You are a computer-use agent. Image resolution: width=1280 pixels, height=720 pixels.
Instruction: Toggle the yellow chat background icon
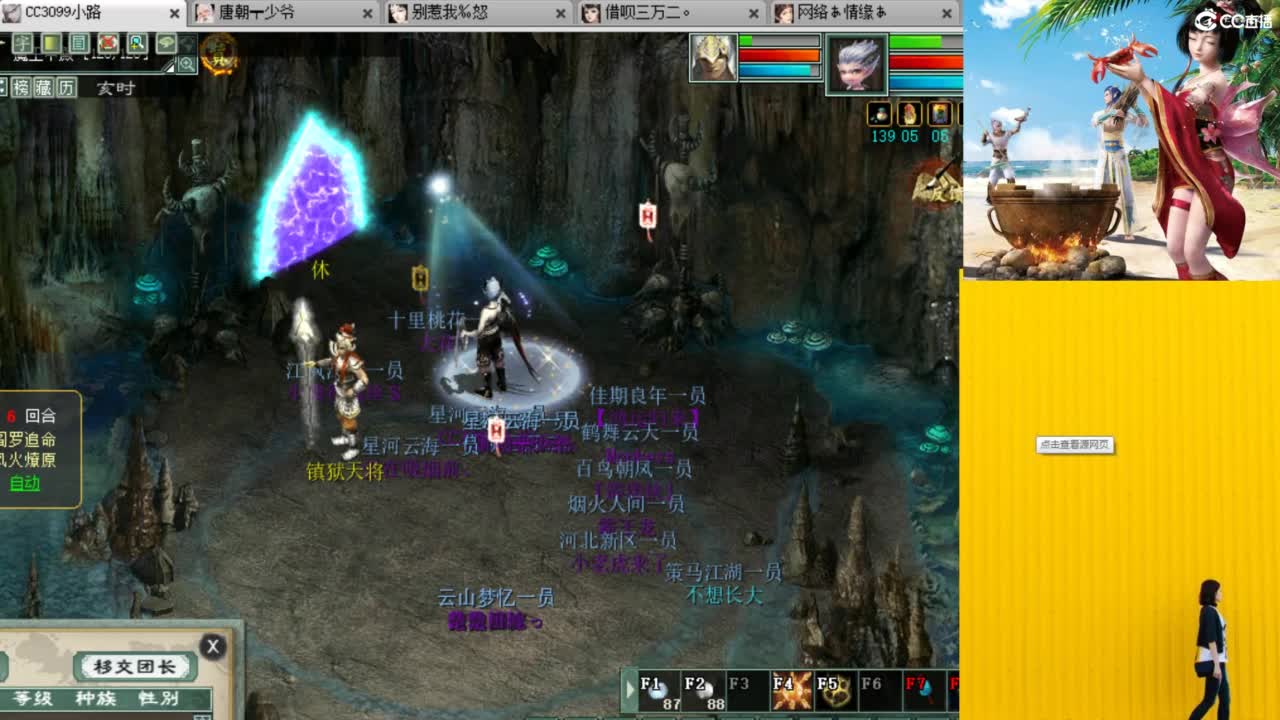point(51,44)
